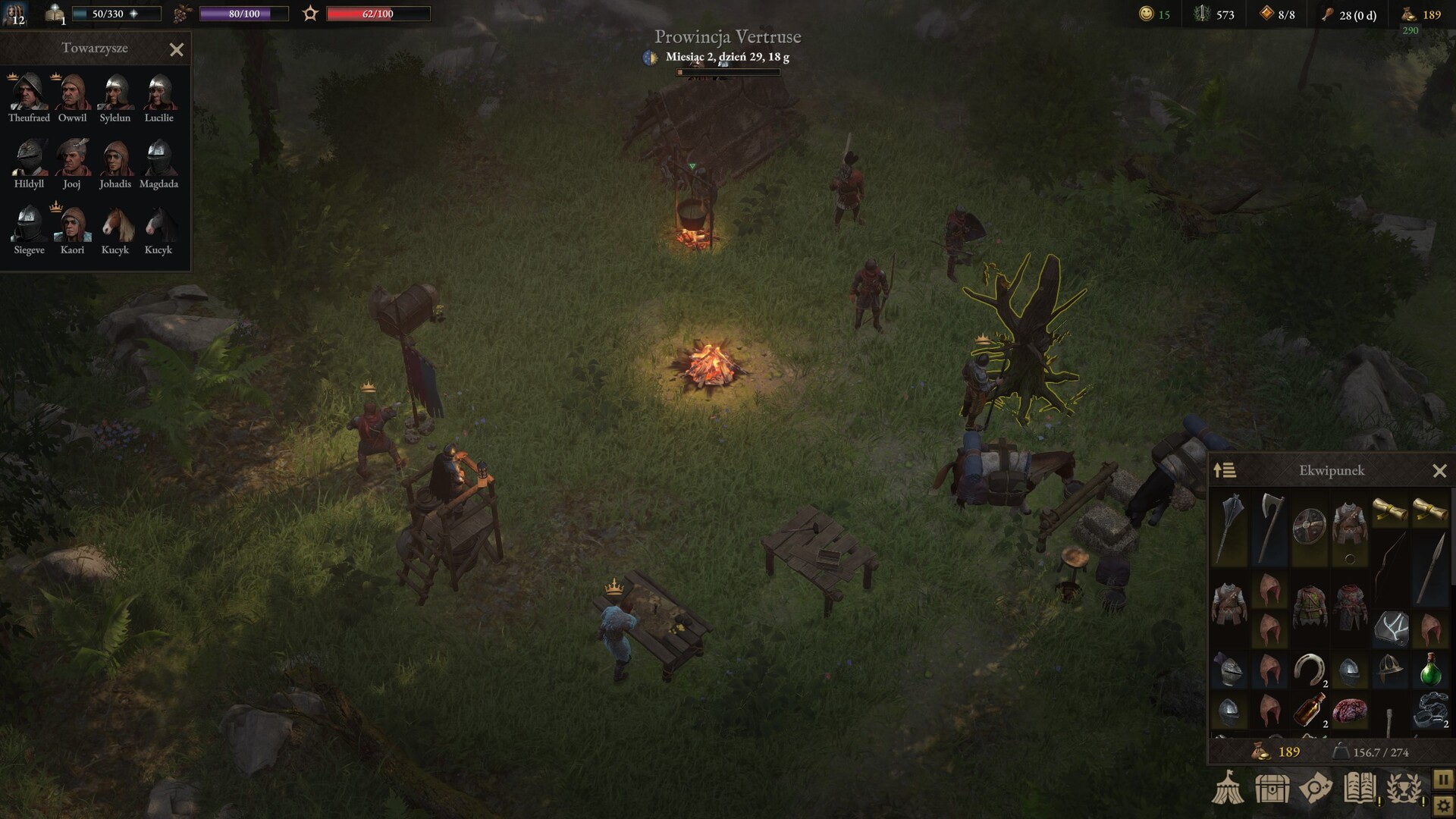Open the treasure chest inventory button
Screen dimensions: 1456x819
pos(1272,789)
